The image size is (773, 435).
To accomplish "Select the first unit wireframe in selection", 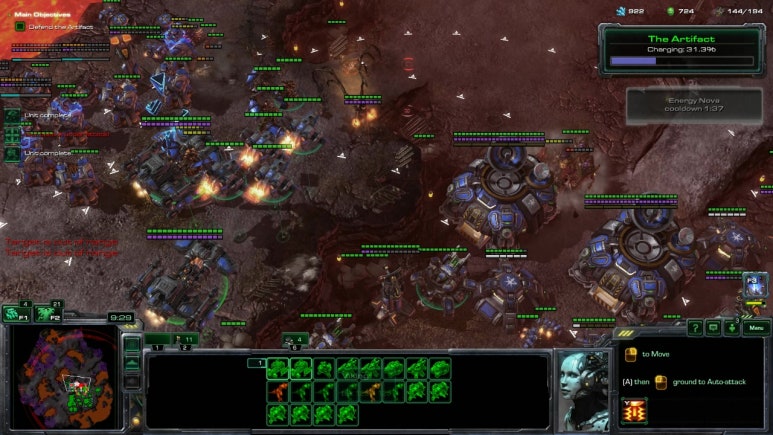I will pyautogui.click(x=278, y=368).
